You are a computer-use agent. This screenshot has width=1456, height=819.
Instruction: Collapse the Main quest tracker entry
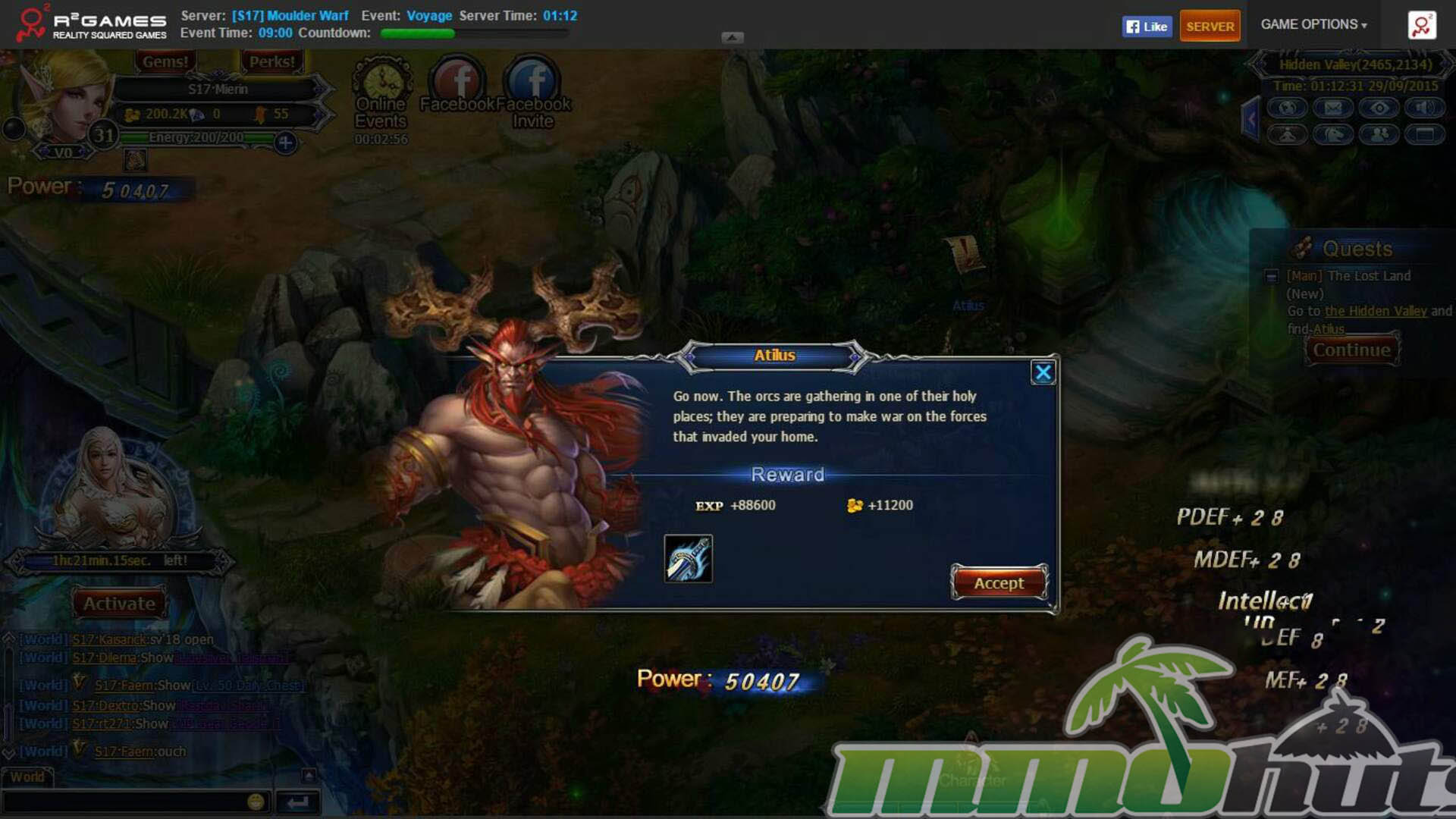click(x=1272, y=277)
